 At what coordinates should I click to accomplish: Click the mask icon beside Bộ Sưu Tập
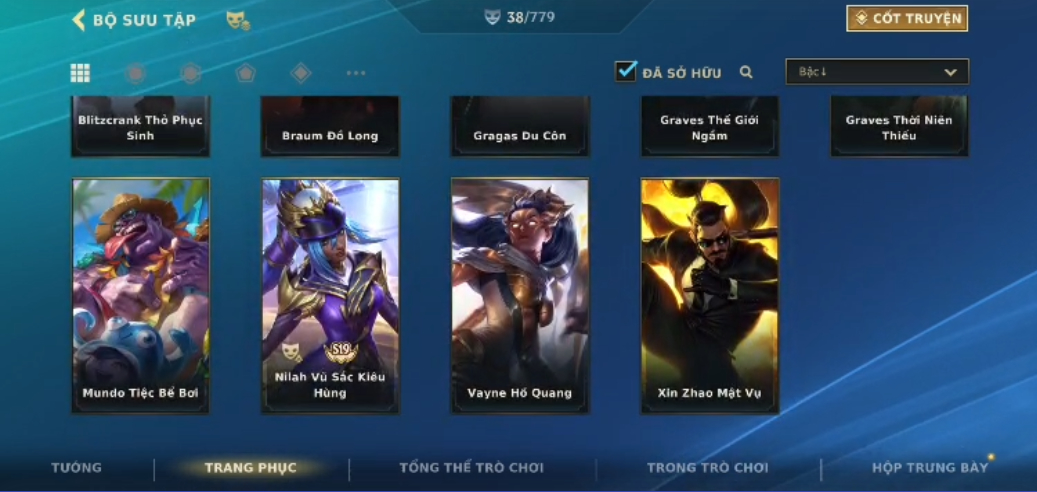tap(237, 20)
